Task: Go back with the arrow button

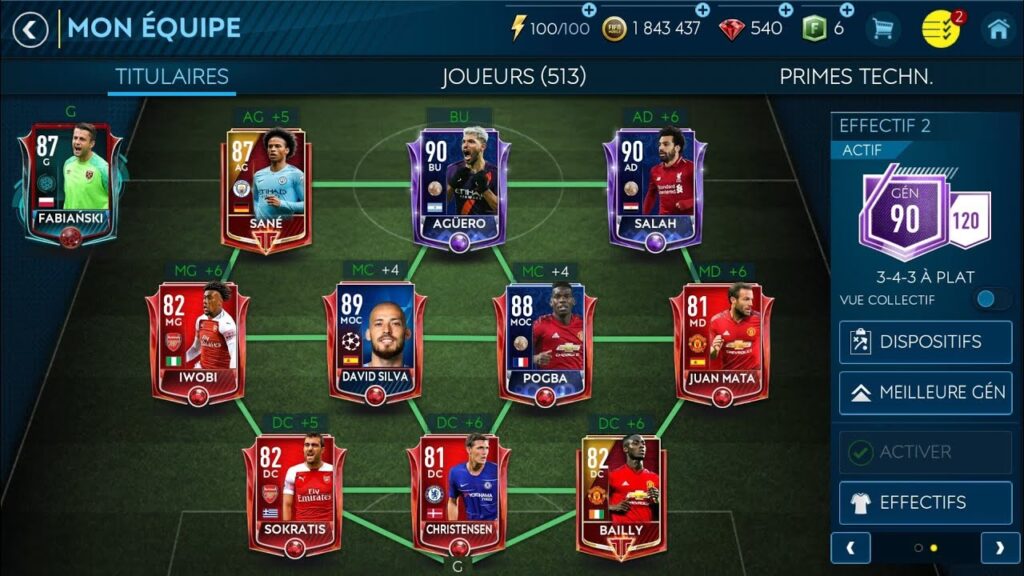Action: click(x=30, y=29)
